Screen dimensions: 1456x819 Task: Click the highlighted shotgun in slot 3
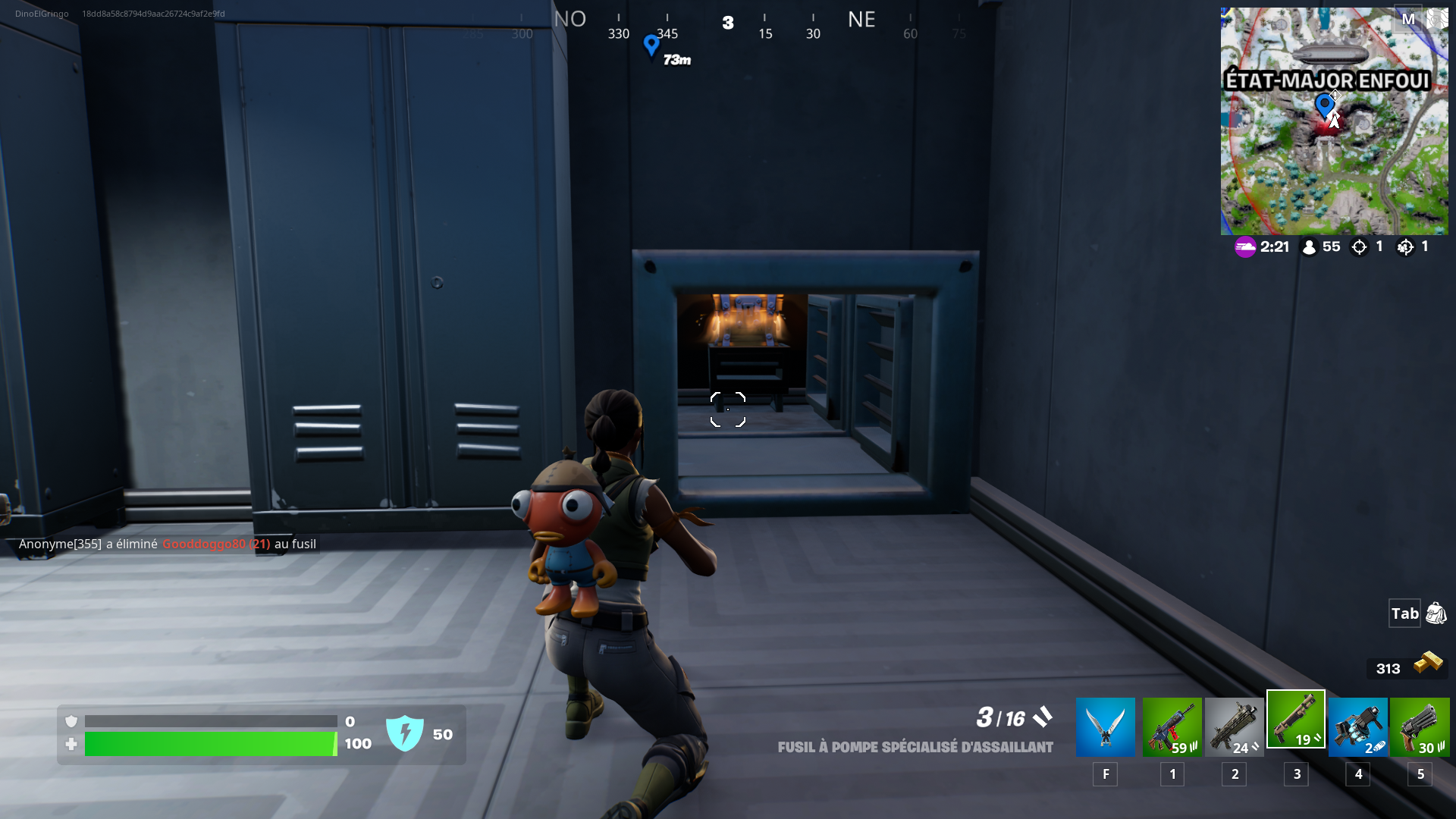click(1296, 719)
